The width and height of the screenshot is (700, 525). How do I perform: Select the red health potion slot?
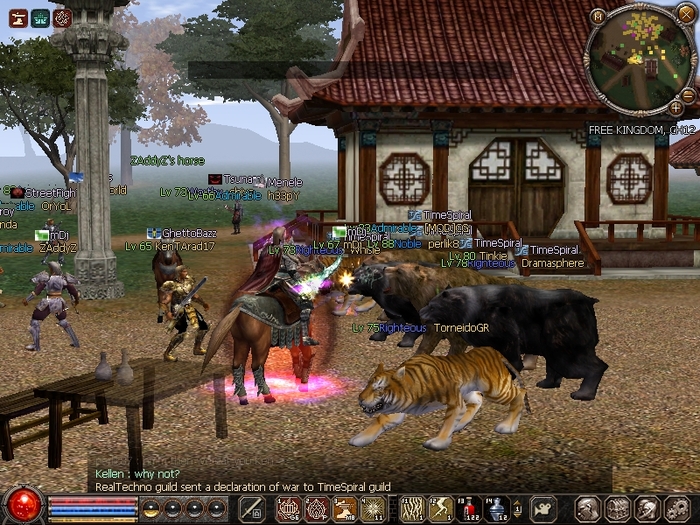point(468,509)
